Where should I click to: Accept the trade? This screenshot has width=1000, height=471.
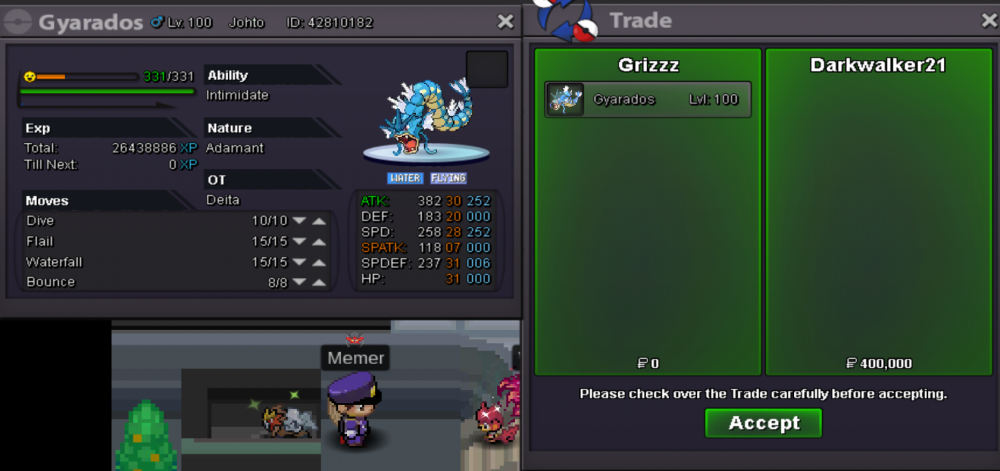point(763,423)
